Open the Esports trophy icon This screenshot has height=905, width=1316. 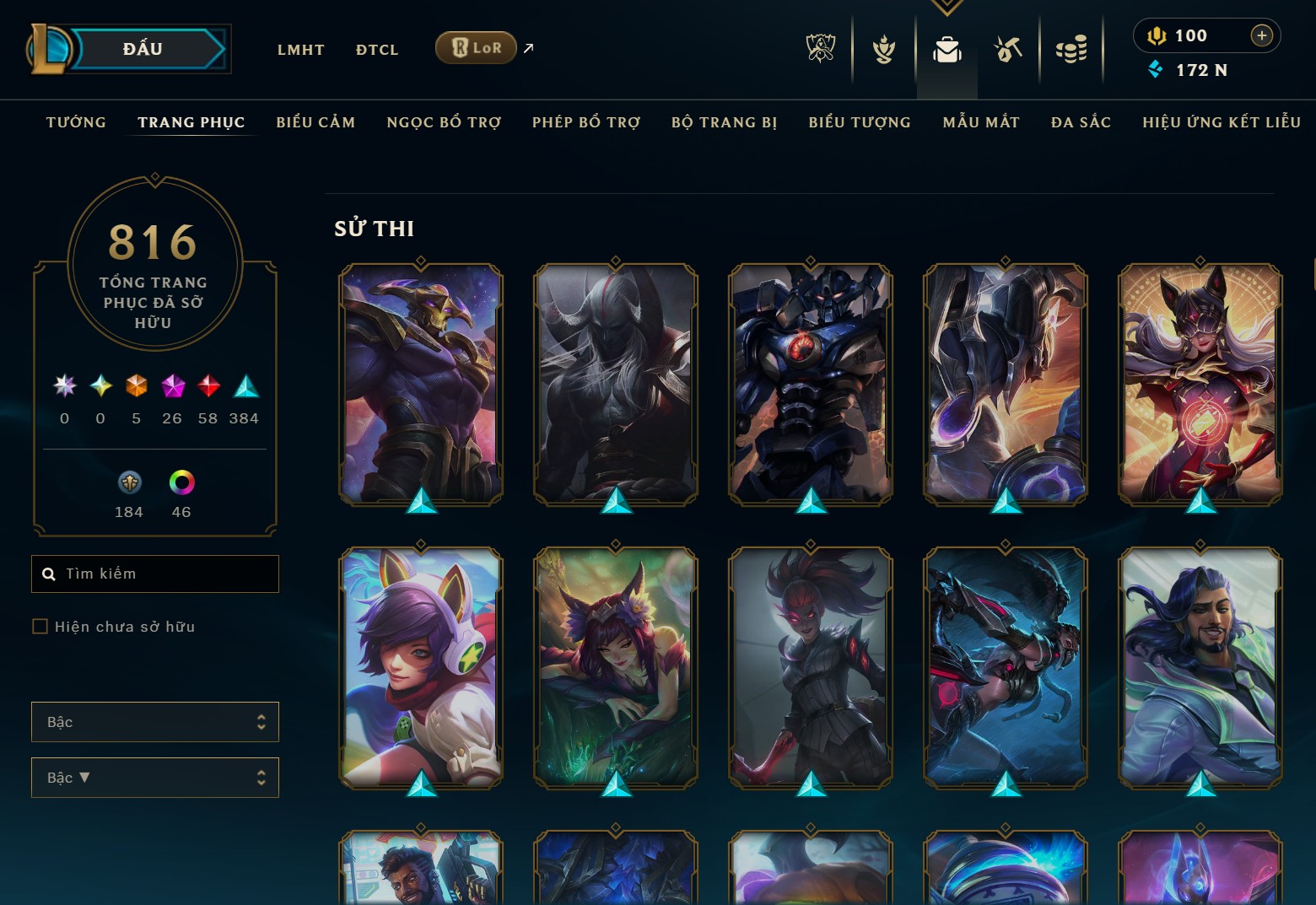(x=819, y=49)
